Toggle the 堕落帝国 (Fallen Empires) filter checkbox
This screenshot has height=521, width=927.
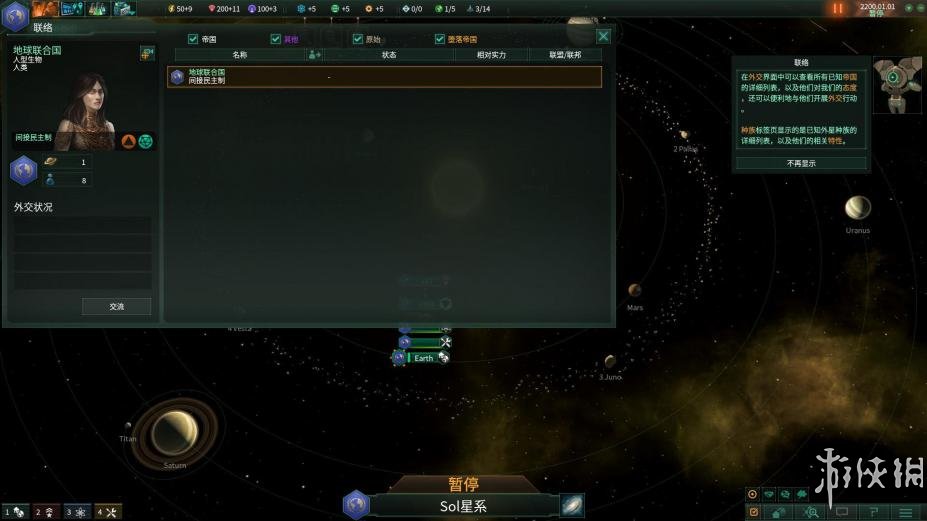point(440,39)
